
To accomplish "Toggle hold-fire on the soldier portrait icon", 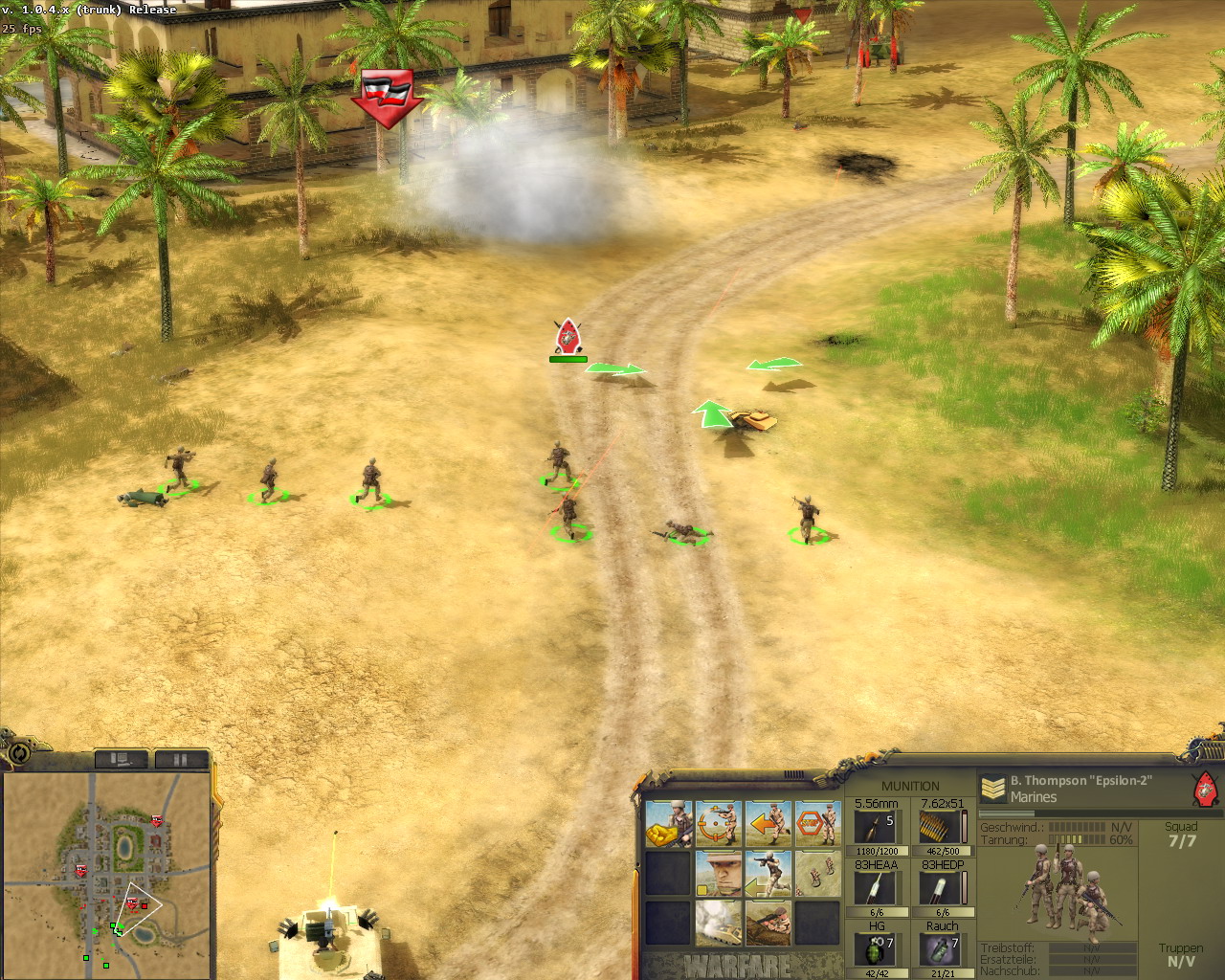I will point(720,873).
